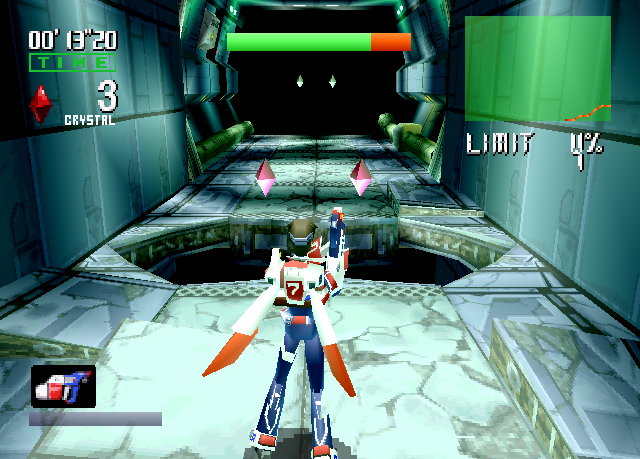Click the green minimap panel

537,68
